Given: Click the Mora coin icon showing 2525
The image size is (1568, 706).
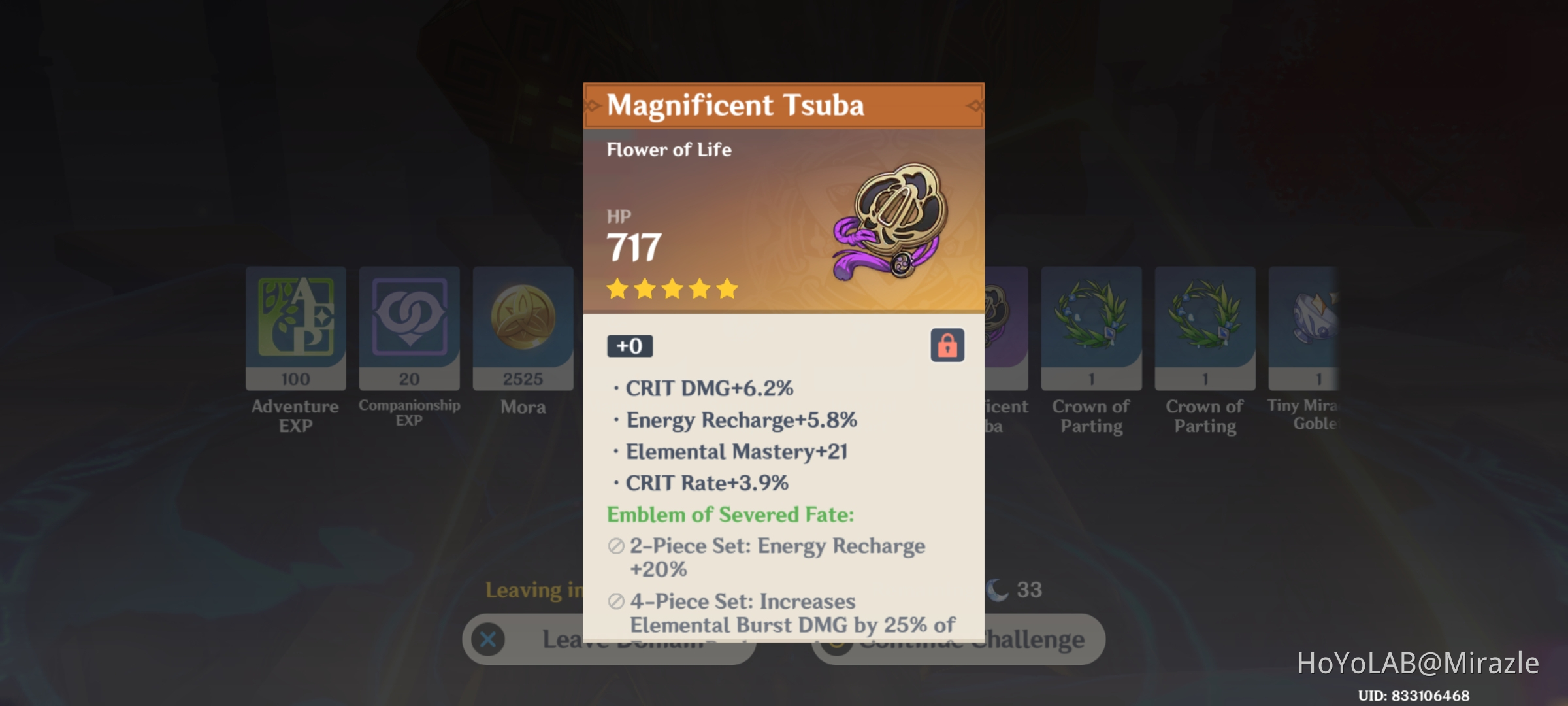Looking at the screenshot, I should tap(523, 327).
